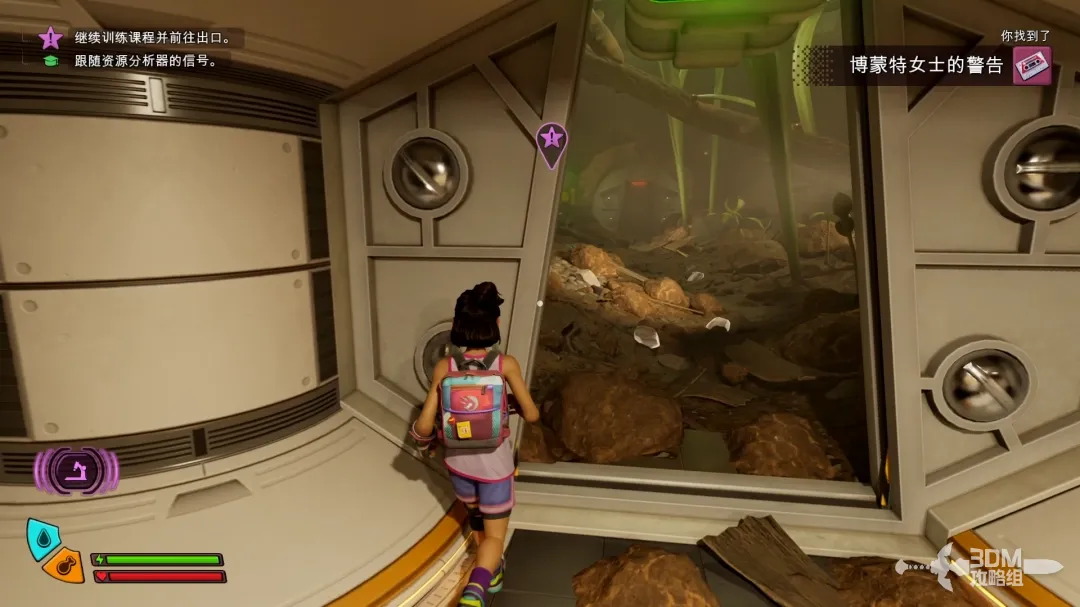The height and width of the screenshot is (607, 1080).
Task: Open the 博蒙特女士的警告 cassette tape notification
Action: (x=1032, y=66)
